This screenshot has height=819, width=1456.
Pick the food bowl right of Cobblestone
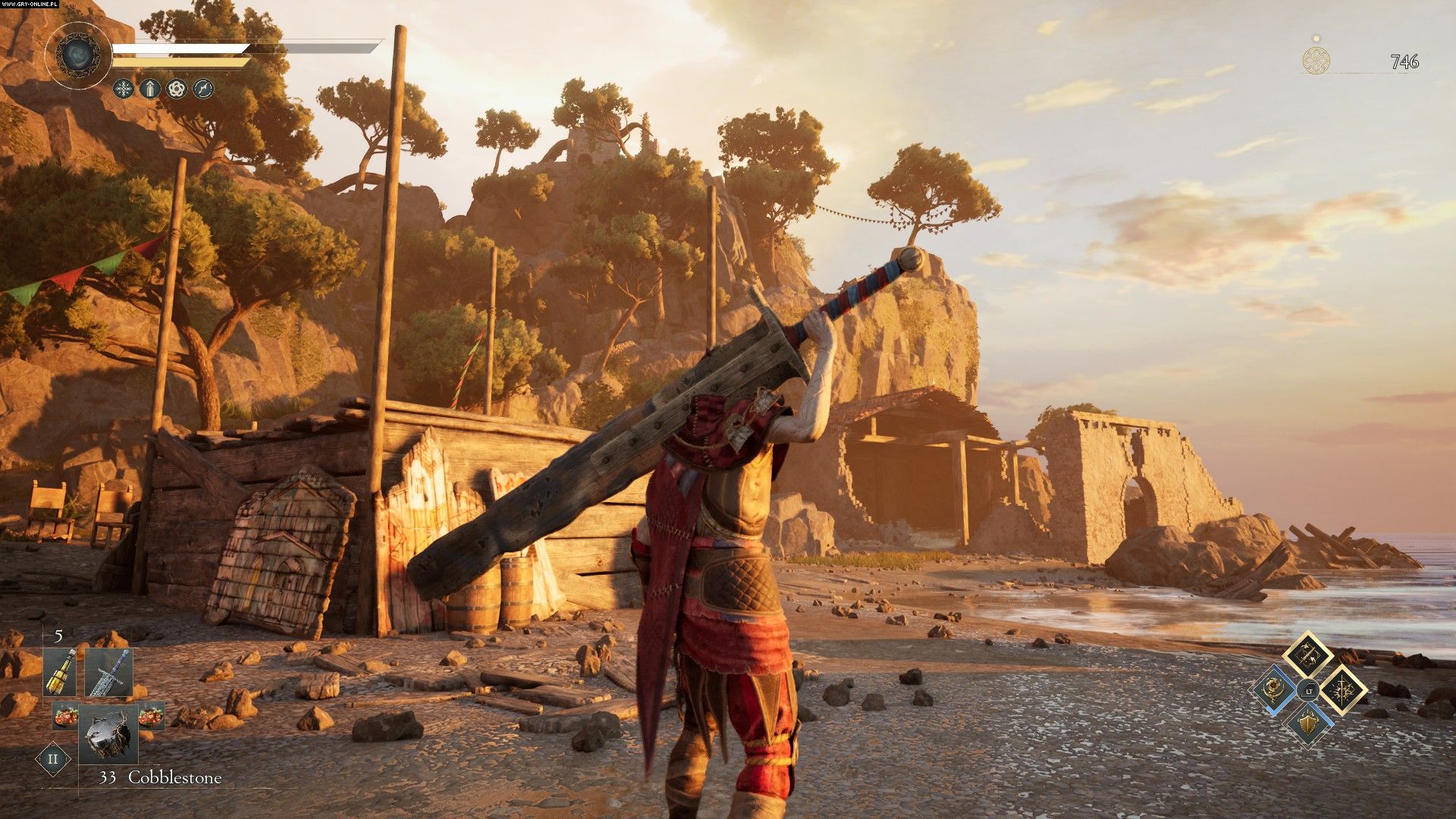point(152,715)
